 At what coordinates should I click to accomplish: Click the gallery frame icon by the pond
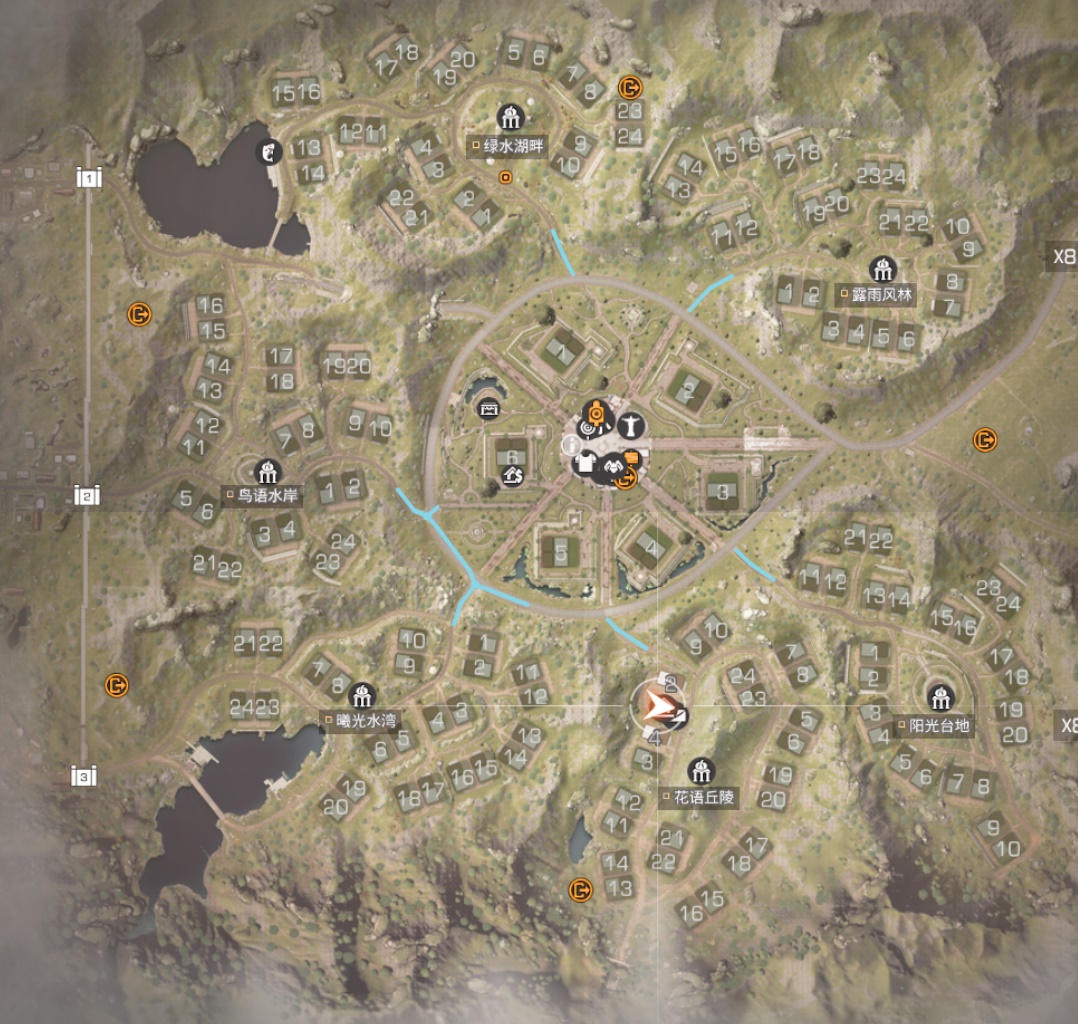tap(489, 409)
